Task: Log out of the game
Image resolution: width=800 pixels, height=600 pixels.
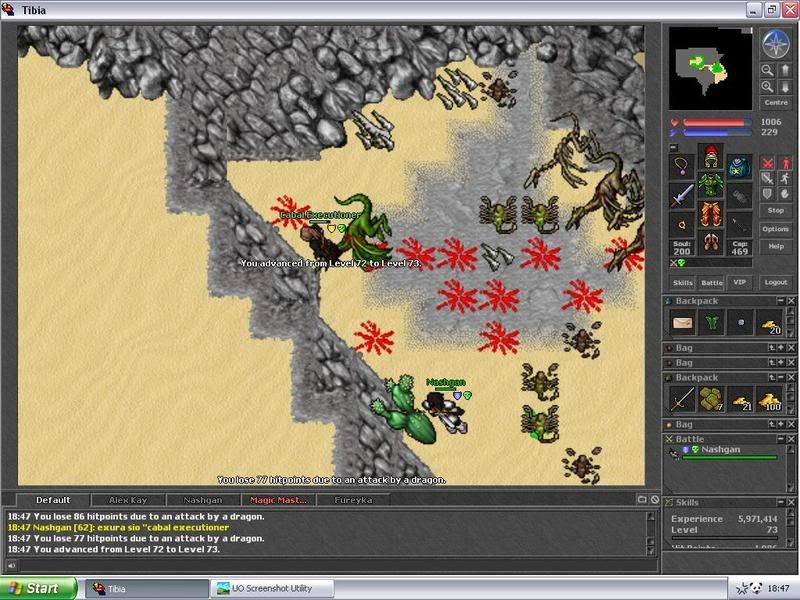Action: 775,283
